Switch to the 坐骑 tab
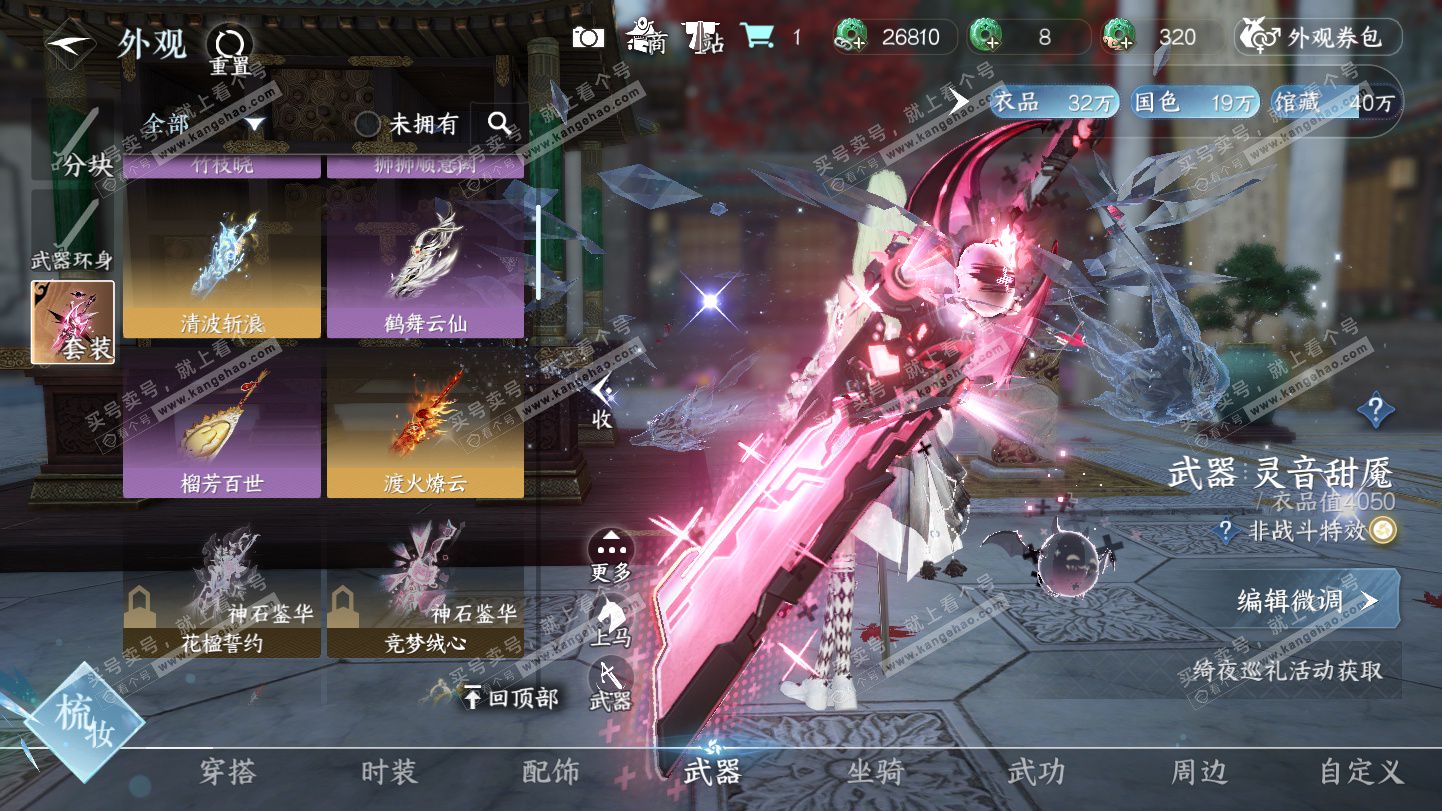The width and height of the screenshot is (1442, 811). point(875,772)
